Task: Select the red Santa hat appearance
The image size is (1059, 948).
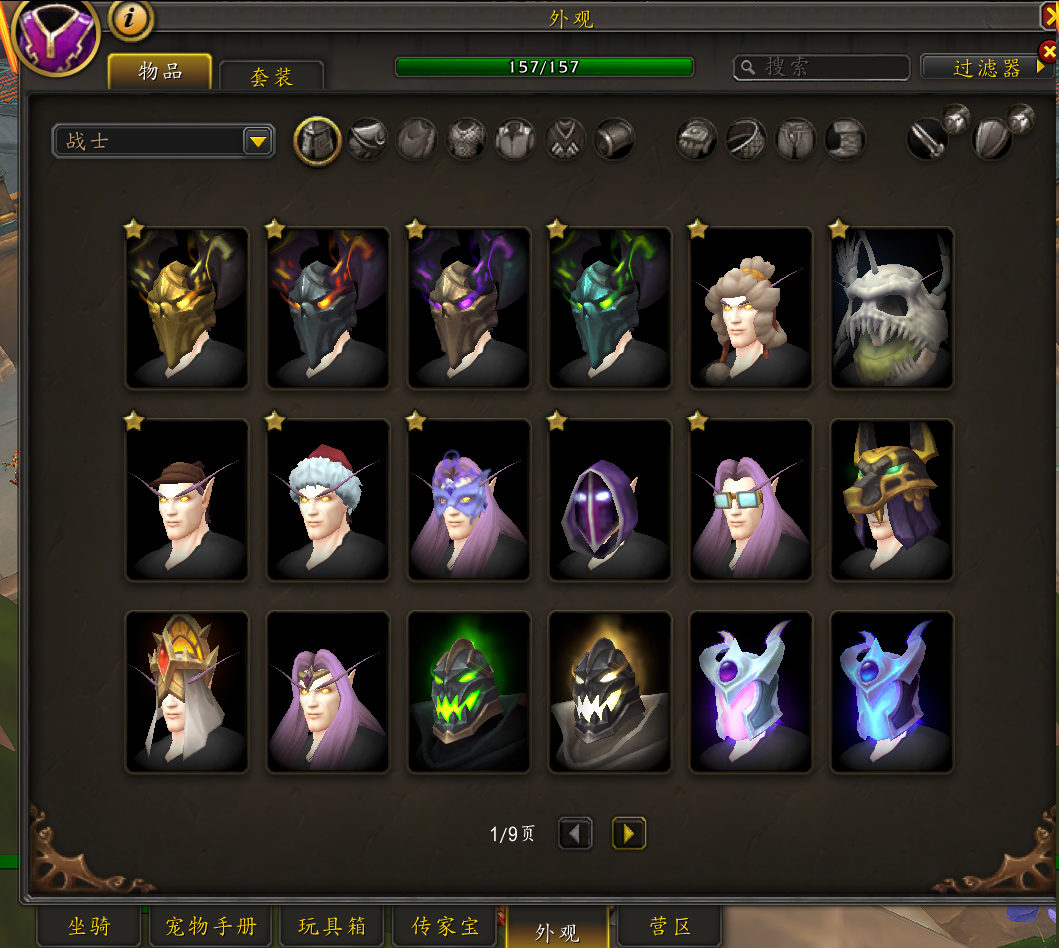Action: (x=328, y=500)
